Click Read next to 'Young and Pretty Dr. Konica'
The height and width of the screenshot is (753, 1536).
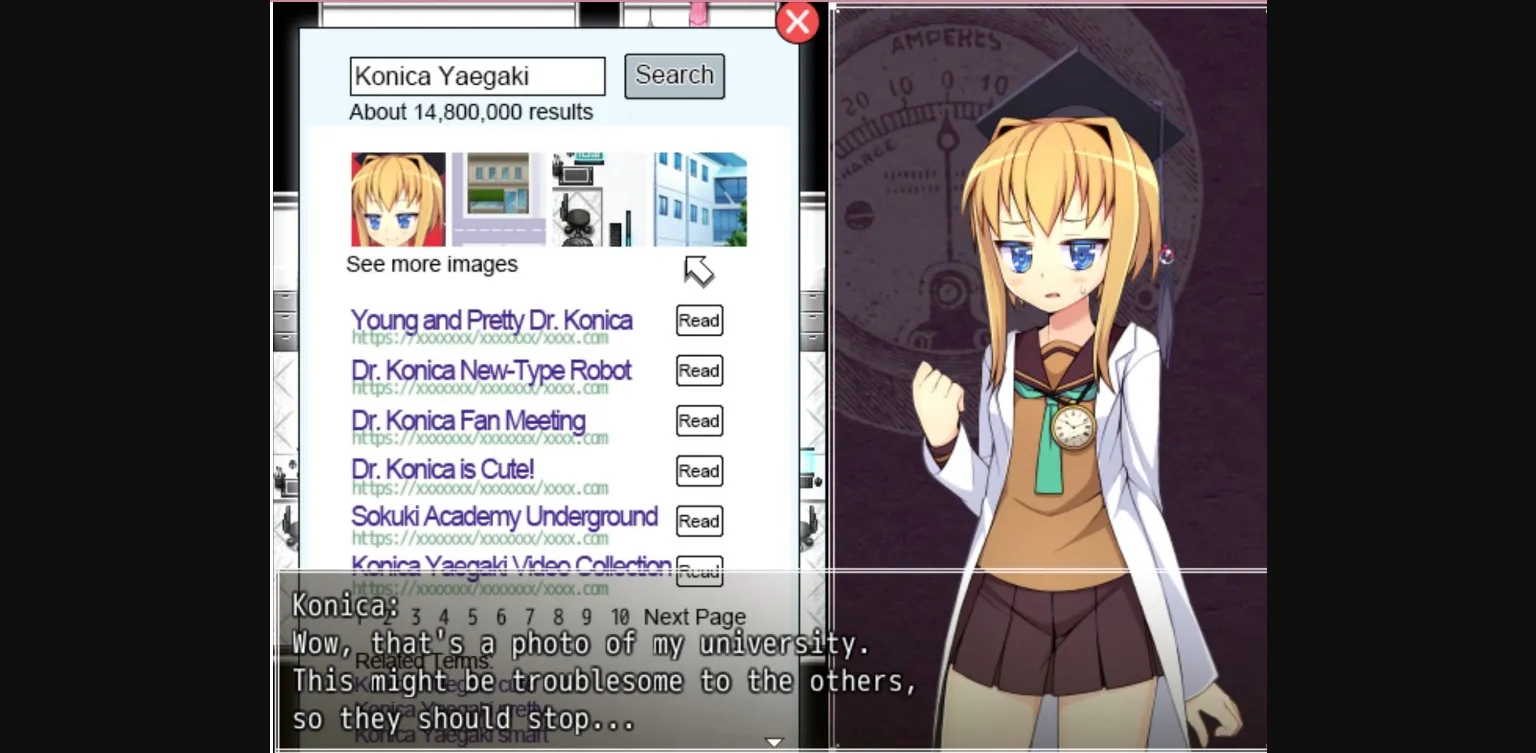(698, 320)
